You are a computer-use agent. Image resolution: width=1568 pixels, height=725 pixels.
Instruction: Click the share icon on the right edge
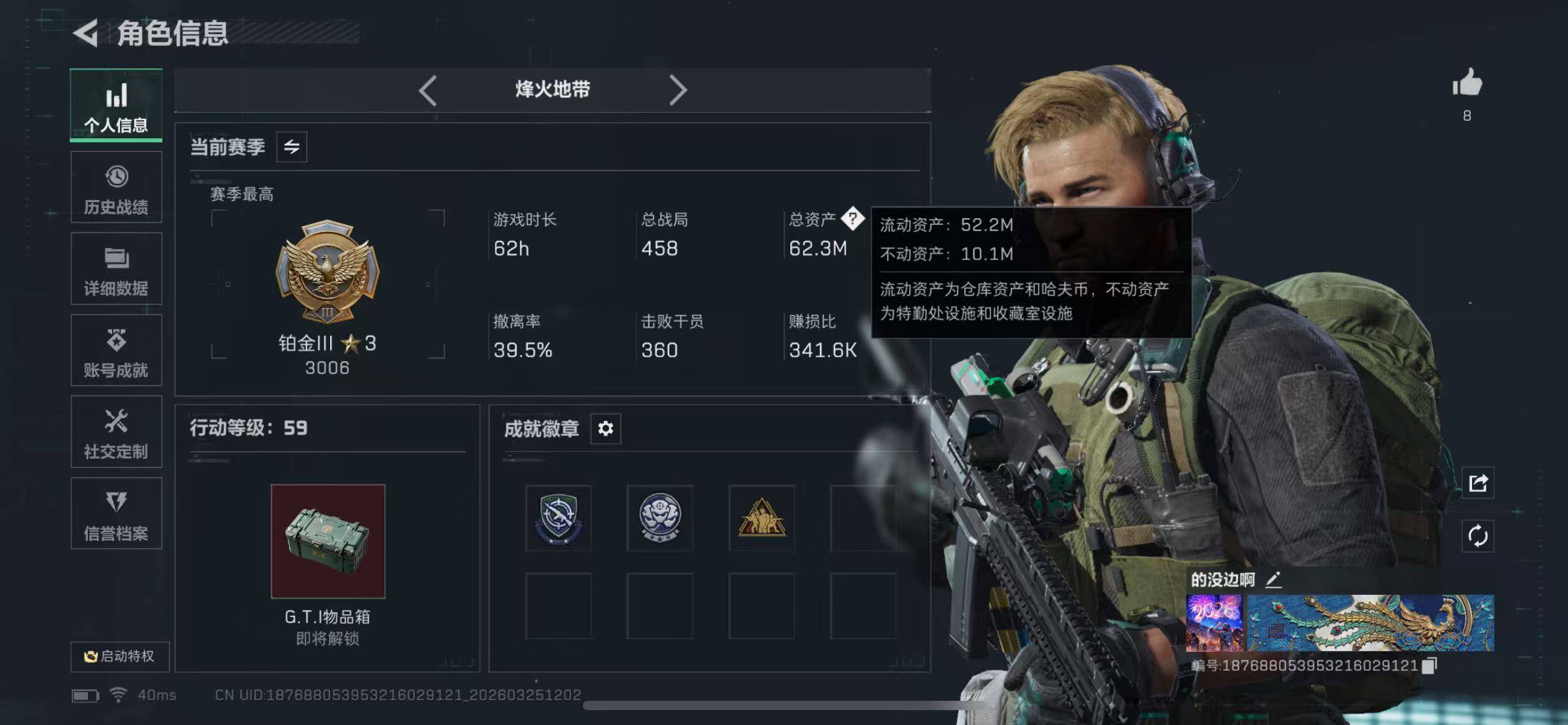(1479, 481)
